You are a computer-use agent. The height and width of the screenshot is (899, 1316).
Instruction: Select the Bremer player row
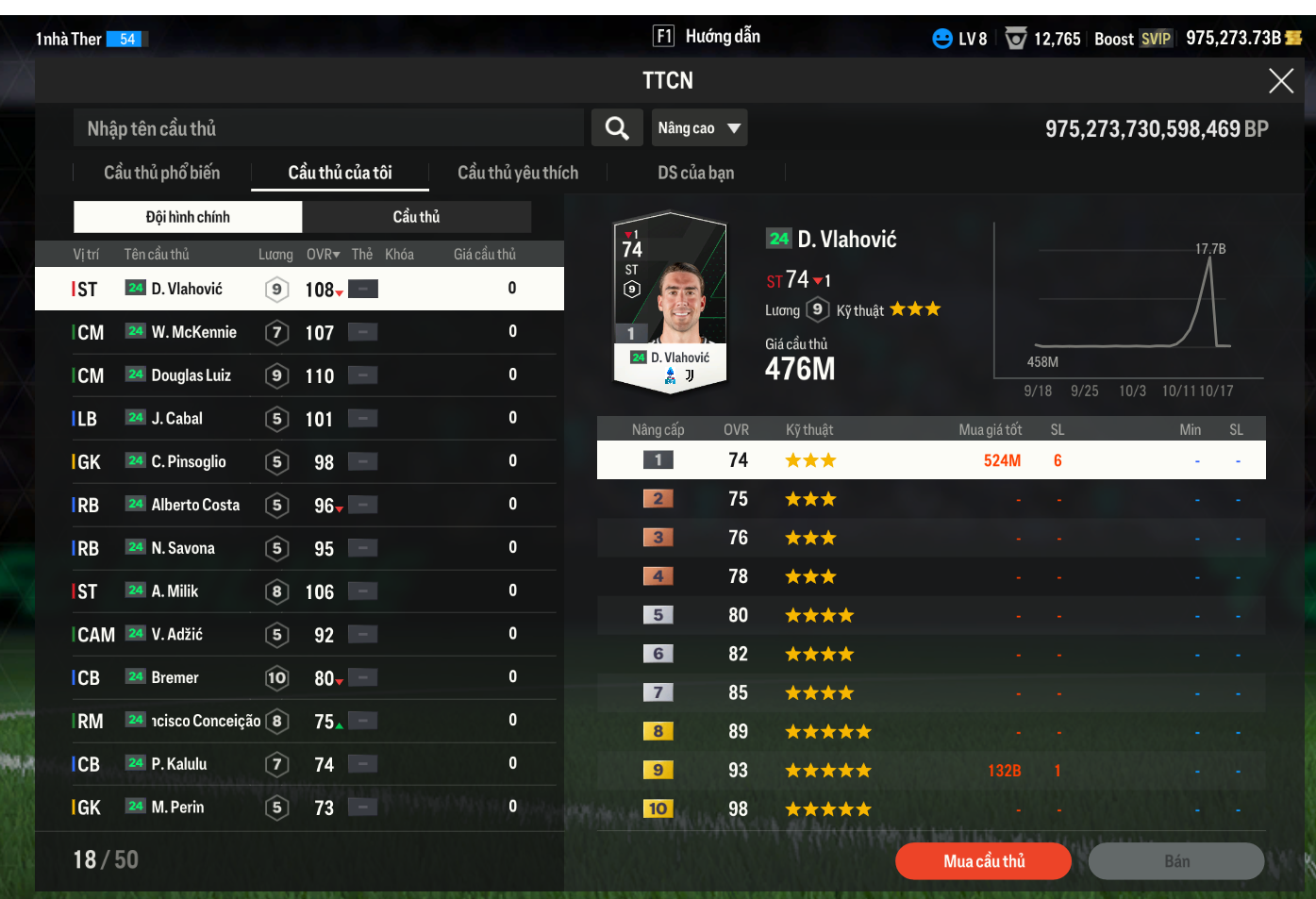pyautogui.click(x=175, y=678)
